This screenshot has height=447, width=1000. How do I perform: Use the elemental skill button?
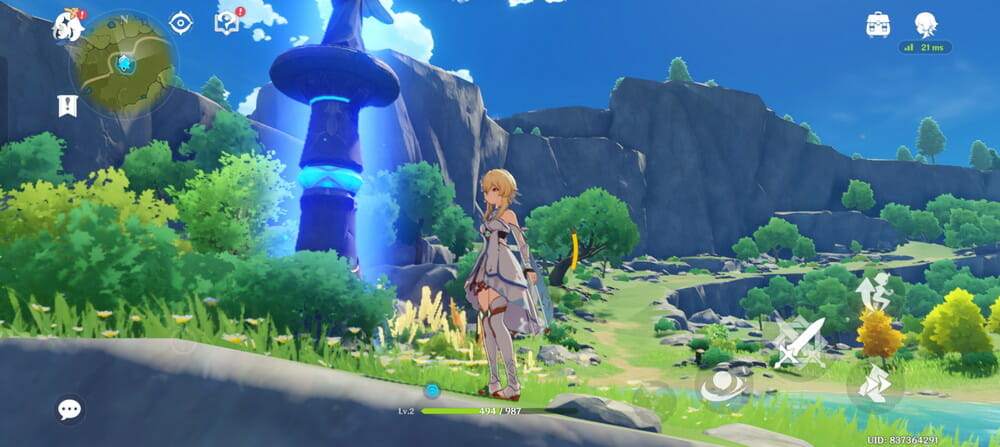(722, 387)
